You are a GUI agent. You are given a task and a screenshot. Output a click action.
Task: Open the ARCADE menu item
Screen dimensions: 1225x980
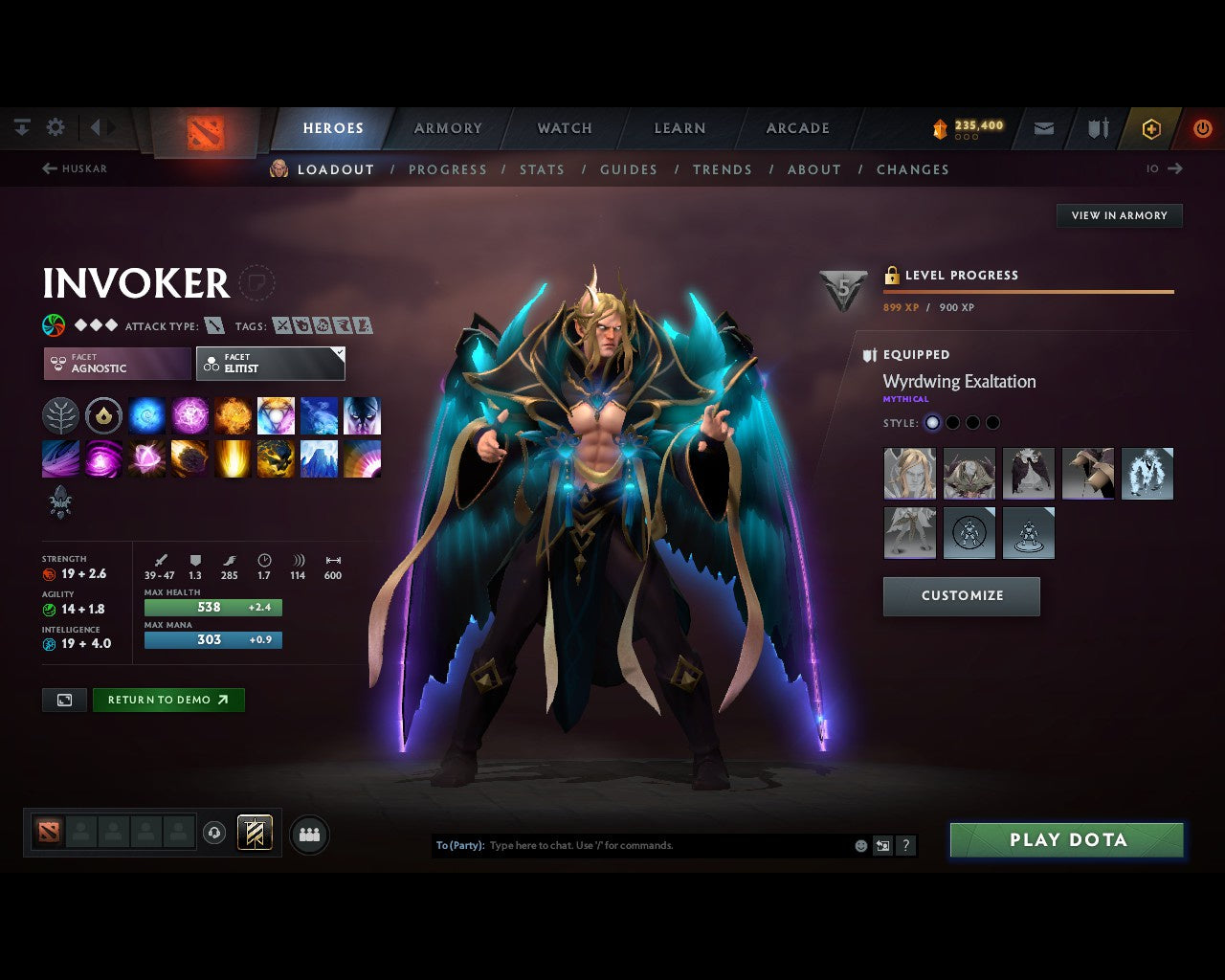797,127
